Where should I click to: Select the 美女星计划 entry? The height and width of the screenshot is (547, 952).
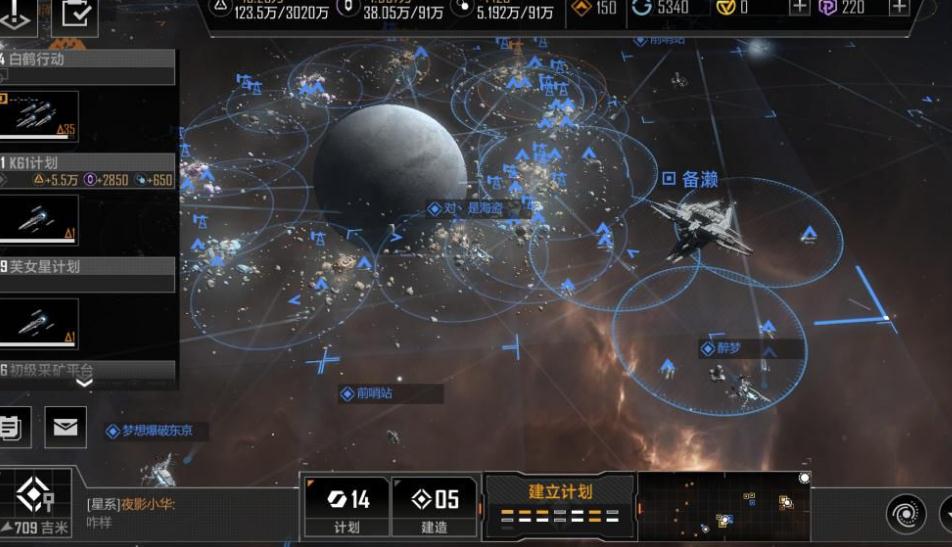[88, 267]
